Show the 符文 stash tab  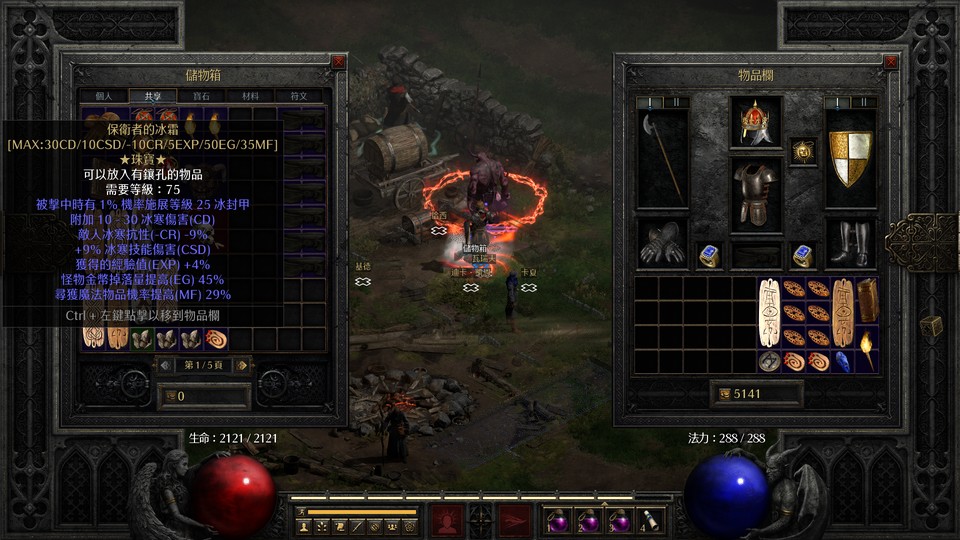coord(299,96)
